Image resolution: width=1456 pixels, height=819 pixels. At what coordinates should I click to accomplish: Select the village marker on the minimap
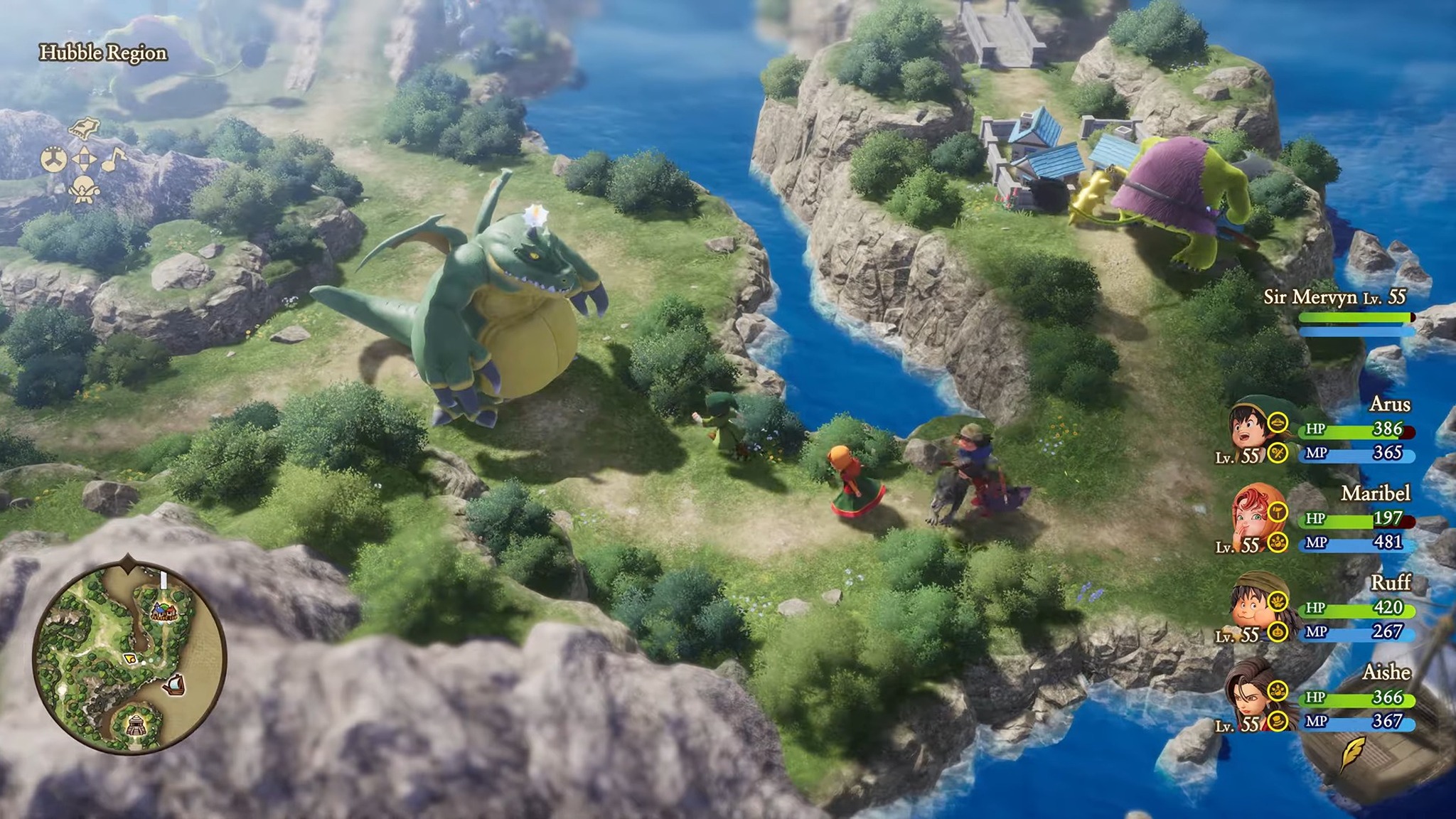164,611
